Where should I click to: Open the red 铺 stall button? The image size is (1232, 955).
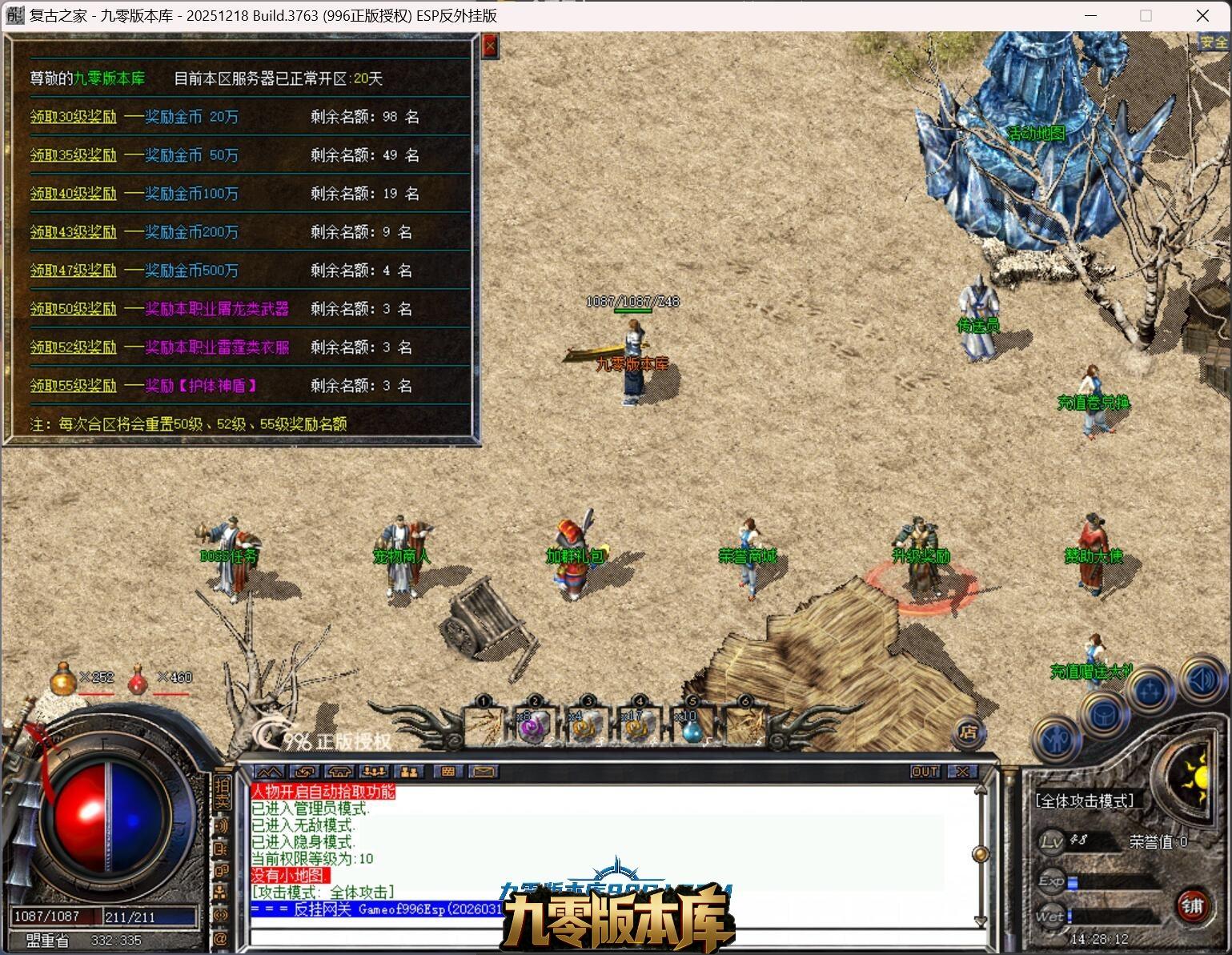click(1192, 905)
